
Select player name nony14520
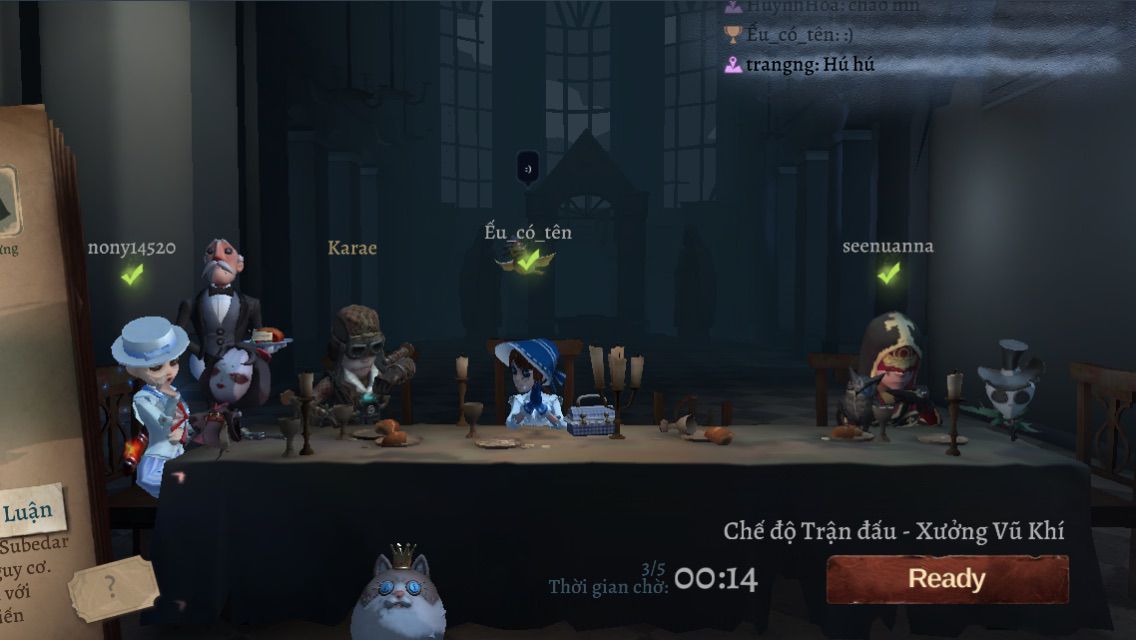(131, 247)
